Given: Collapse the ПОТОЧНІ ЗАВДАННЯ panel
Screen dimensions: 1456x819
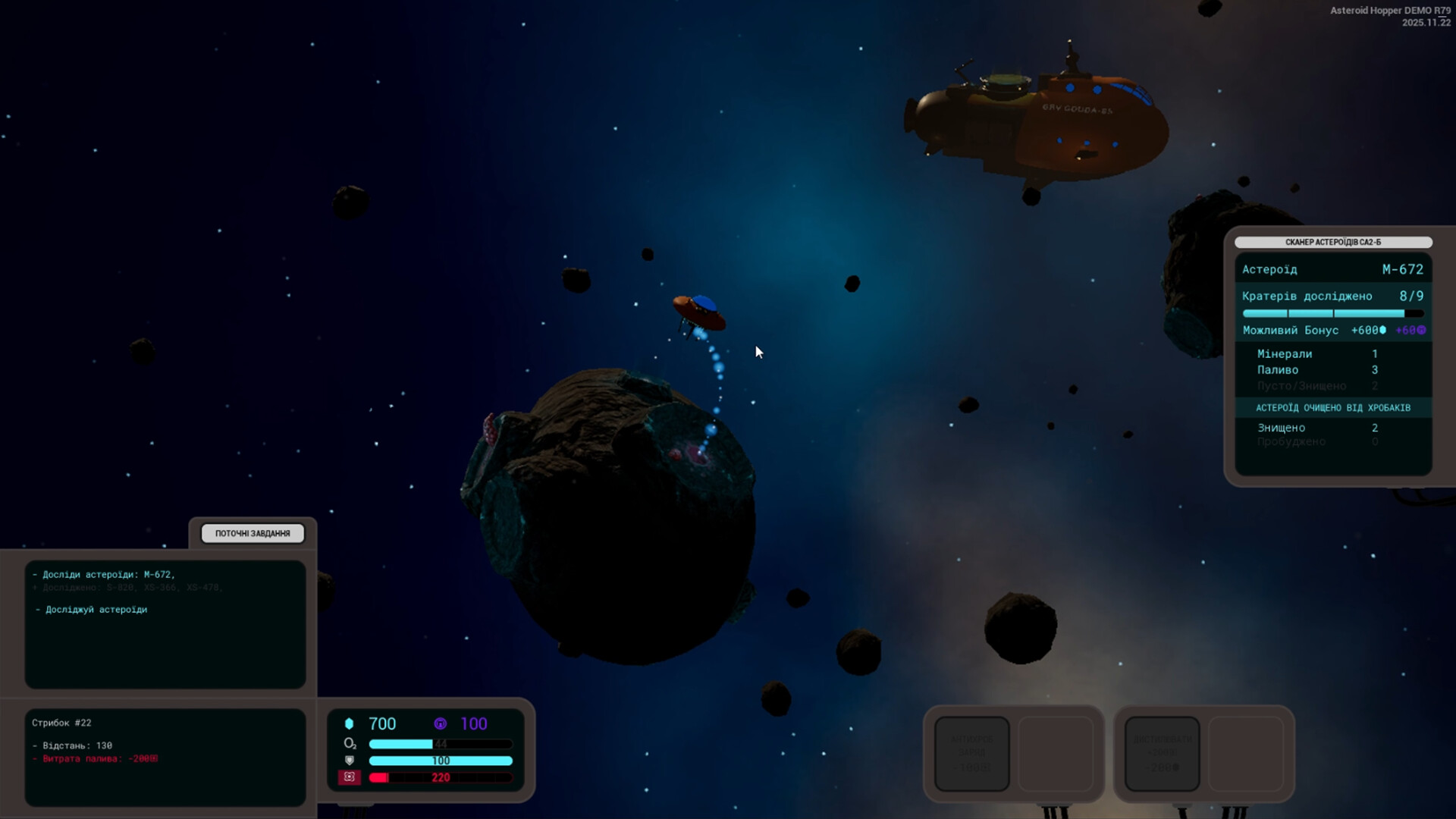Looking at the screenshot, I should coord(253,533).
